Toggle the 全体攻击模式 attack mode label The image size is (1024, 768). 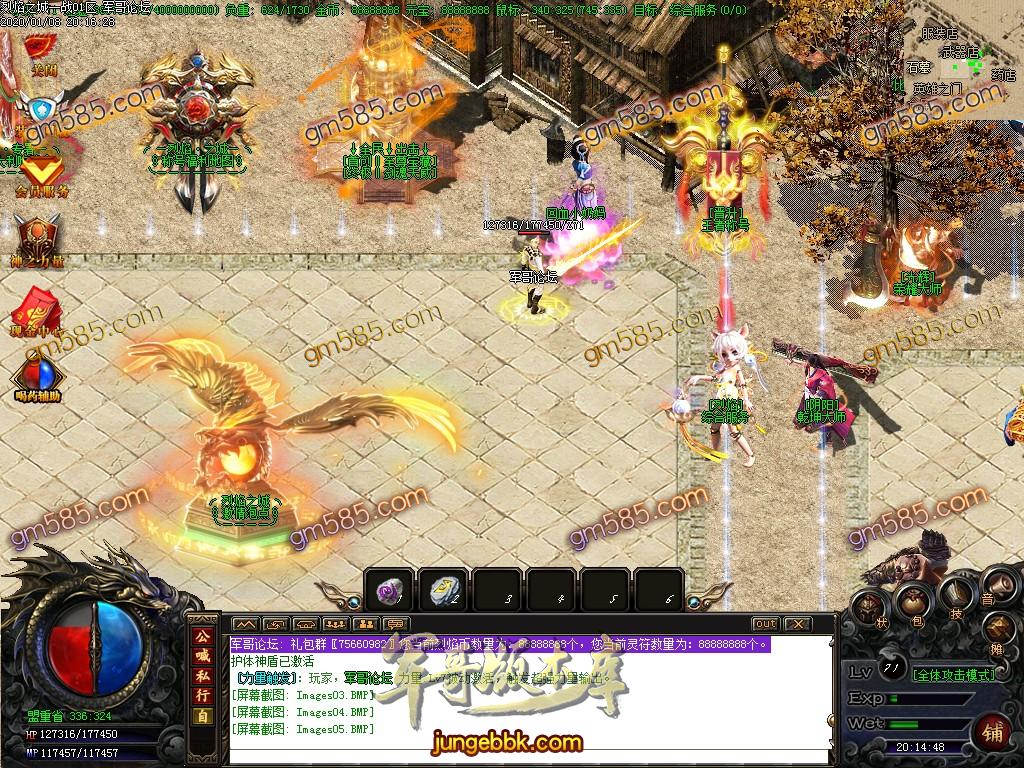[954, 675]
